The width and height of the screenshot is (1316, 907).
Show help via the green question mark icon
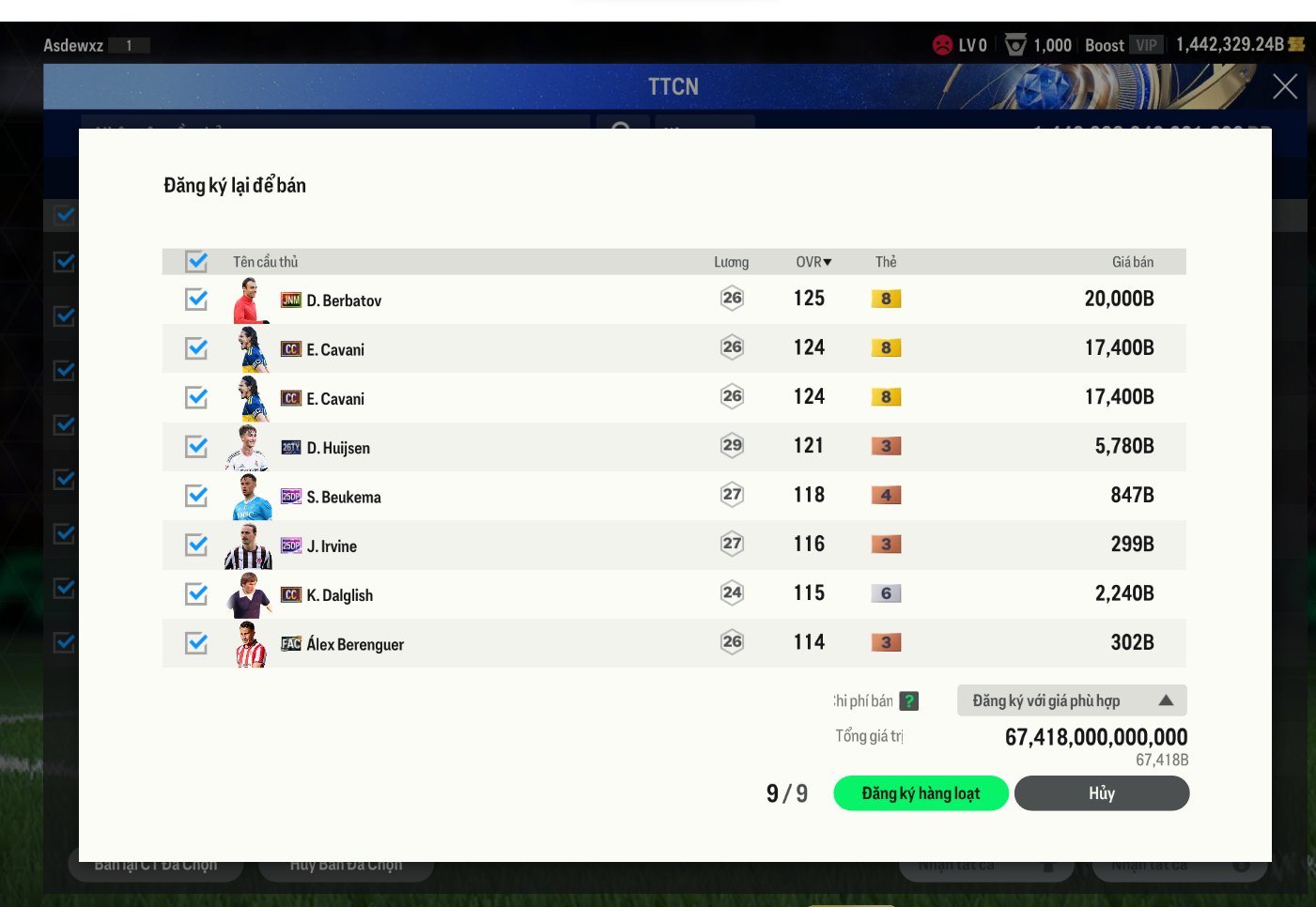(908, 701)
